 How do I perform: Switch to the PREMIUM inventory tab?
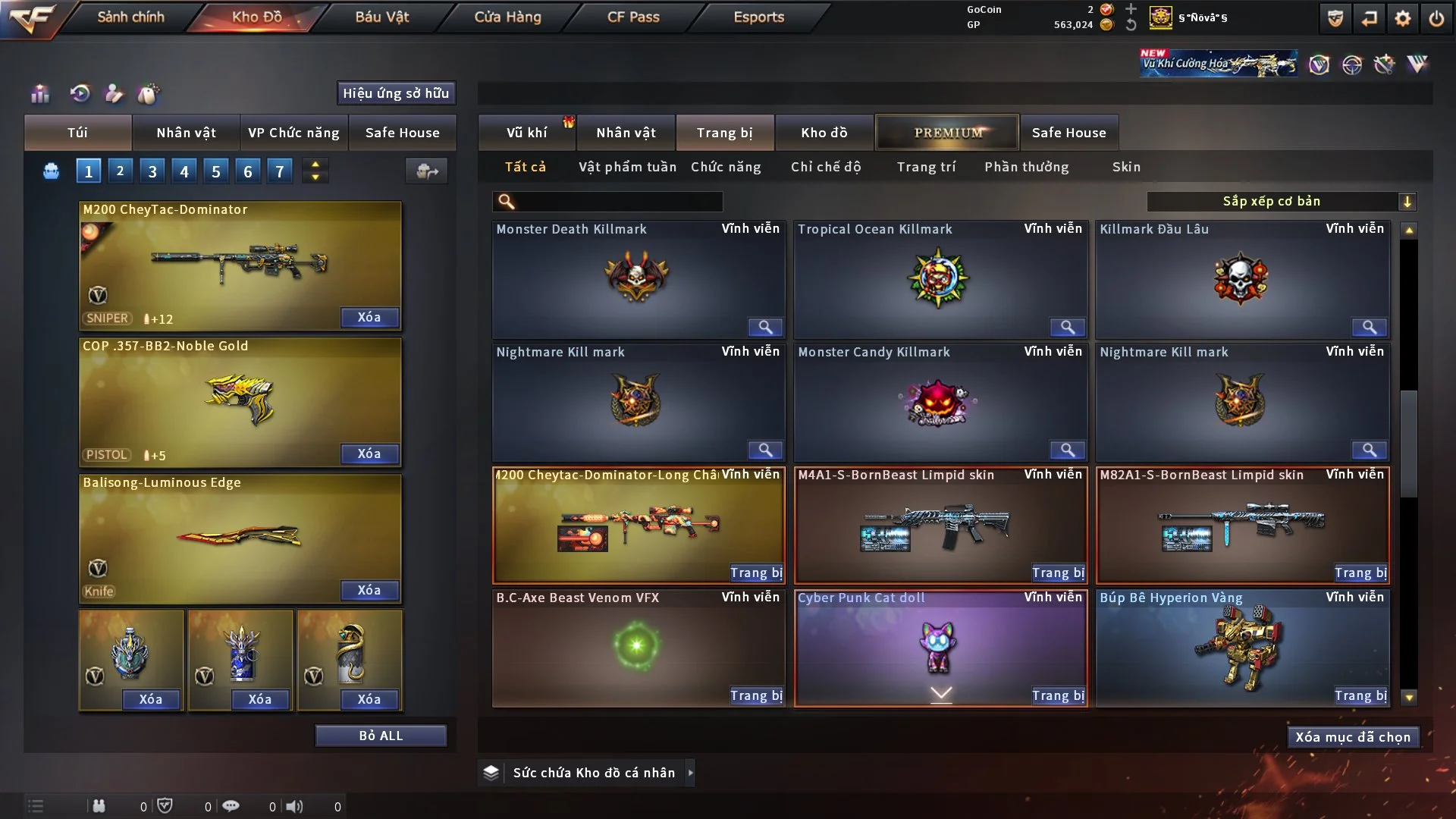[x=948, y=133]
